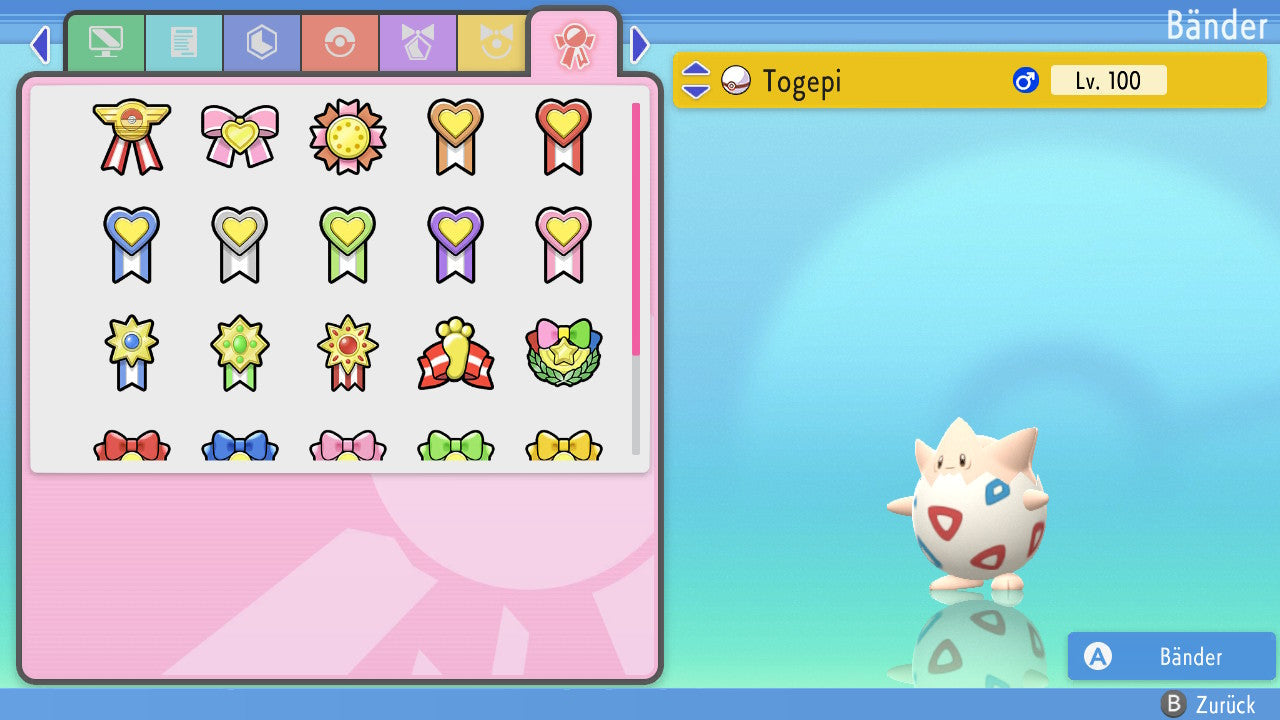
Task: Switch Pokémon using the up-down arrows by Togepi
Action: click(696, 80)
